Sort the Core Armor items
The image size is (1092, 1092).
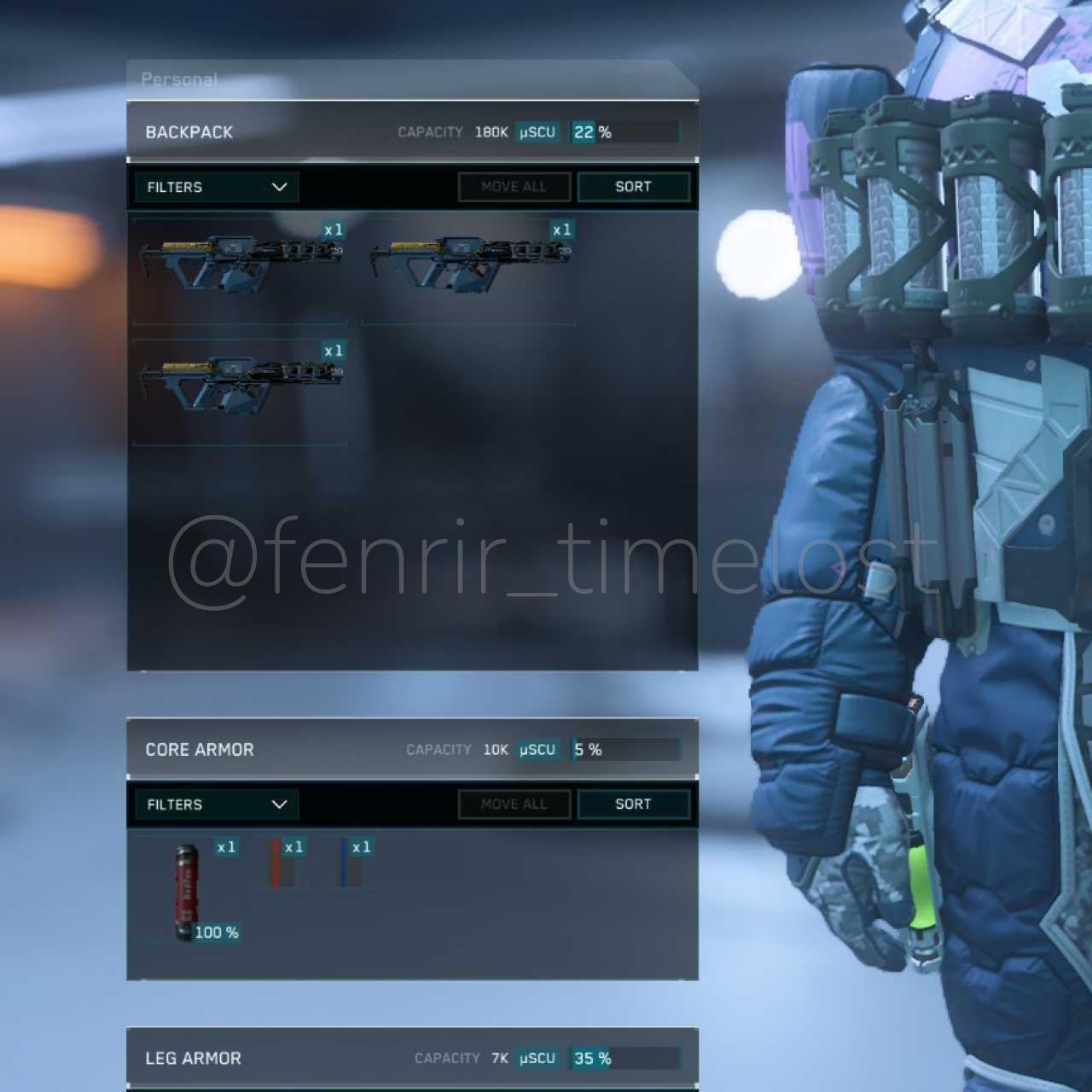[x=633, y=804]
